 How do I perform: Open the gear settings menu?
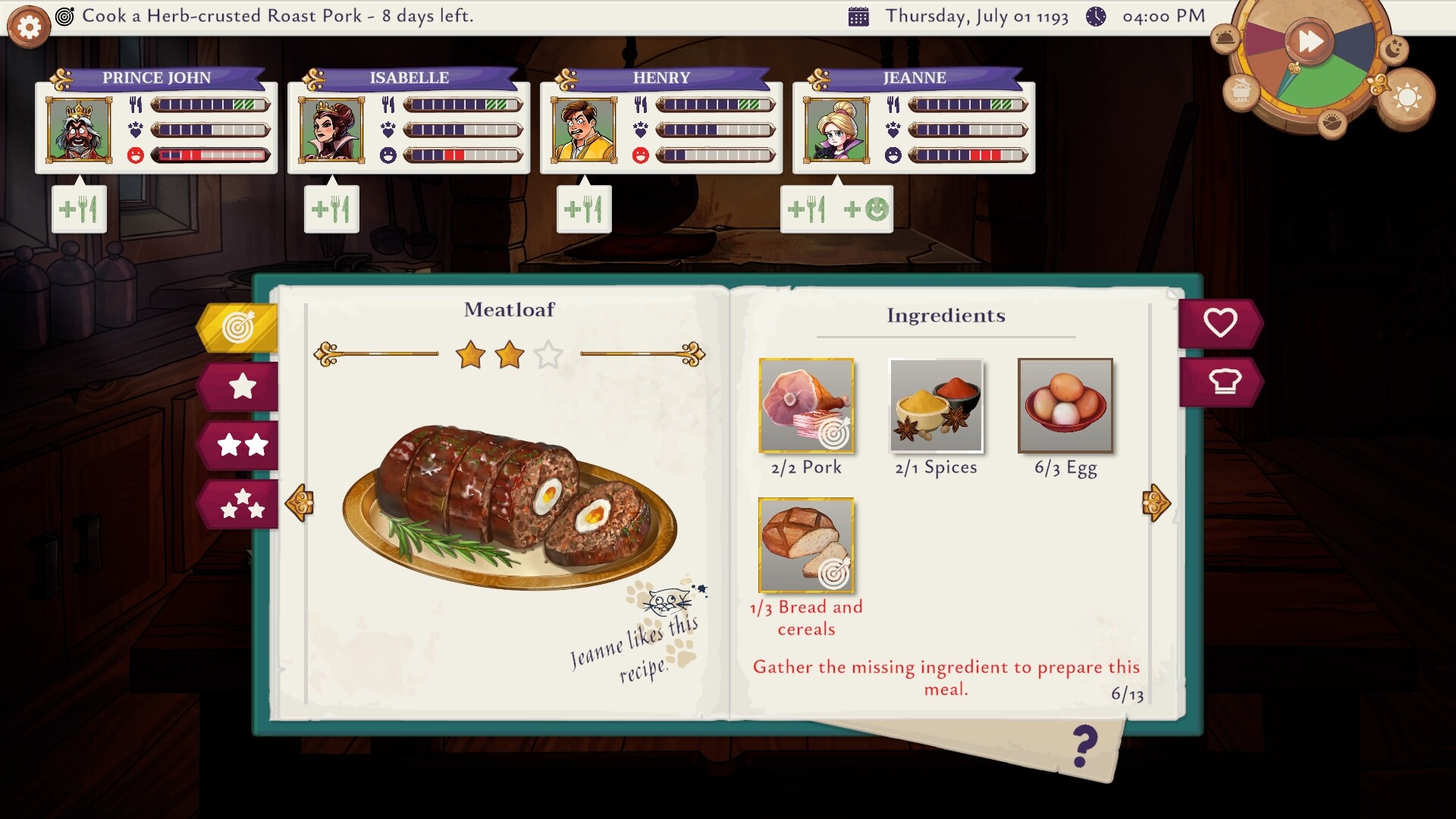point(29,28)
